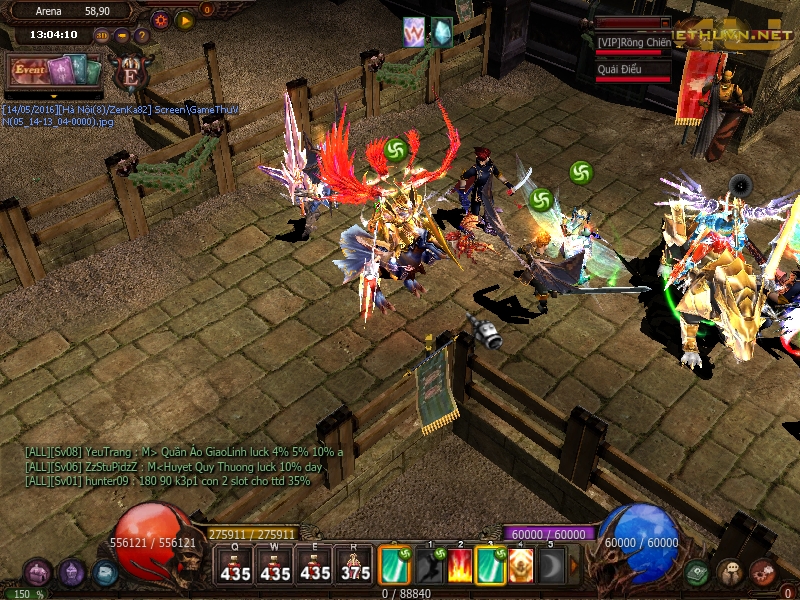Use the potion in the E slot
This screenshot has width=800, height=600.
(x=315, y=566)
